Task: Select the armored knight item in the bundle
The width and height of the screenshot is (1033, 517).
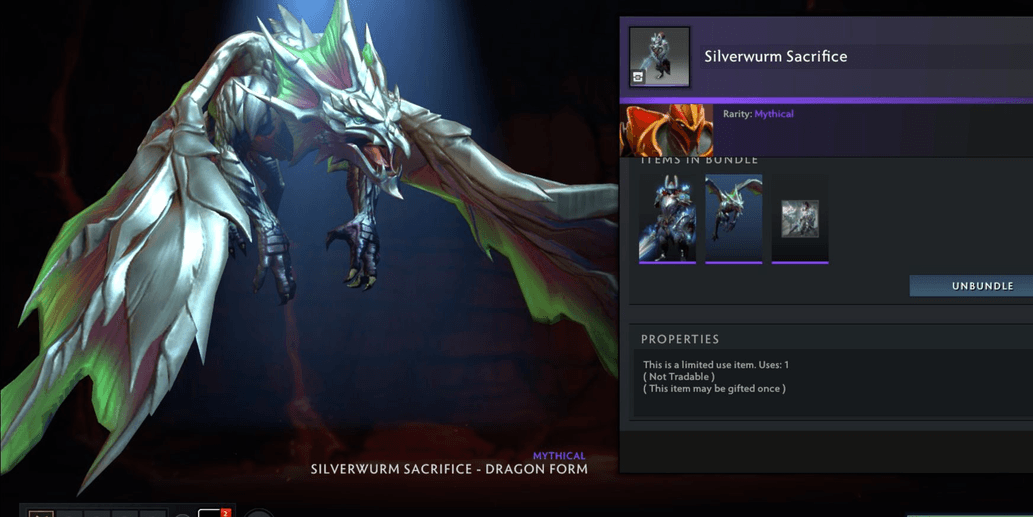Action: point(667,218)
